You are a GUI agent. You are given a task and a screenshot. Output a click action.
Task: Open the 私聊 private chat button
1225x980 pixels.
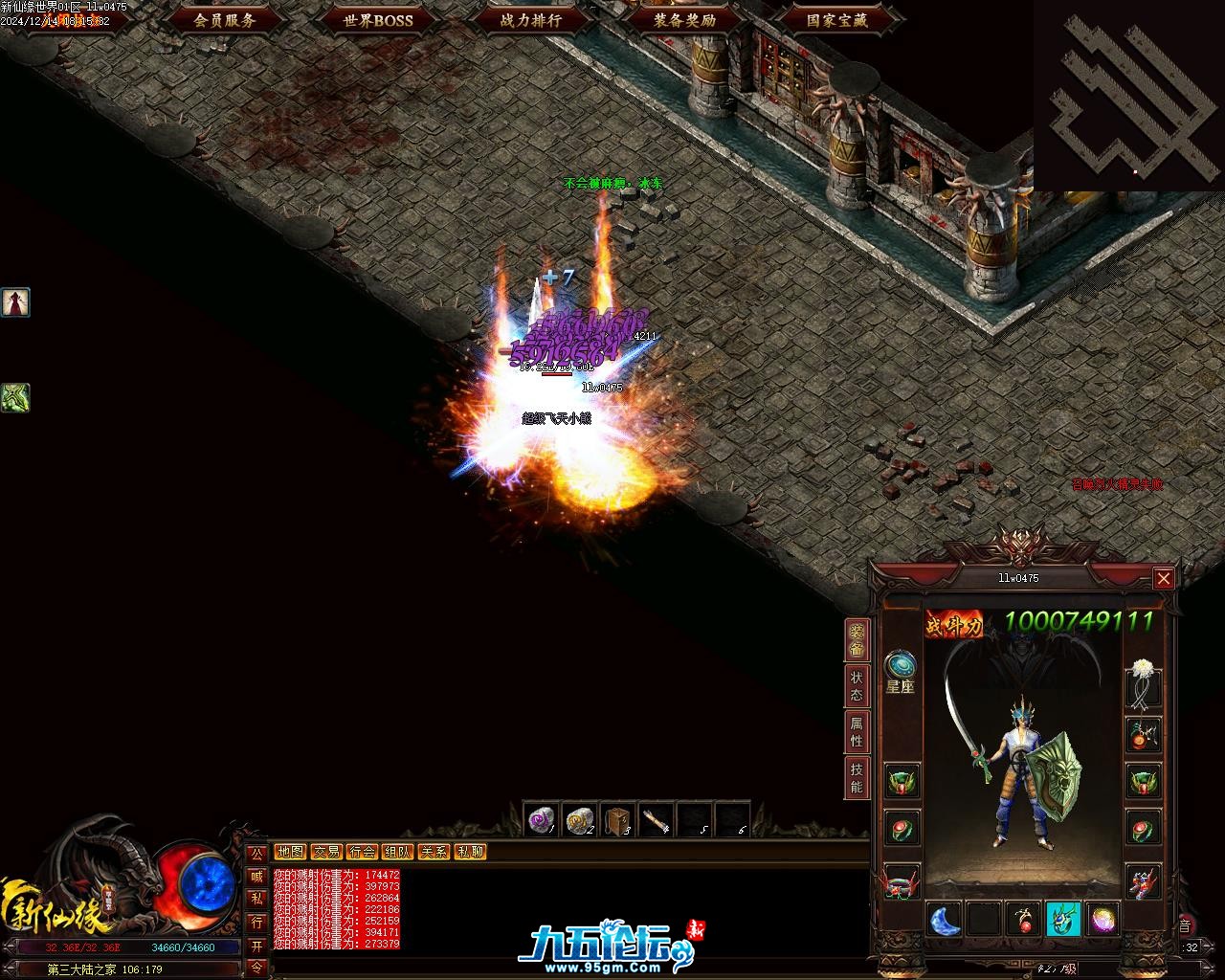[470, 852]
